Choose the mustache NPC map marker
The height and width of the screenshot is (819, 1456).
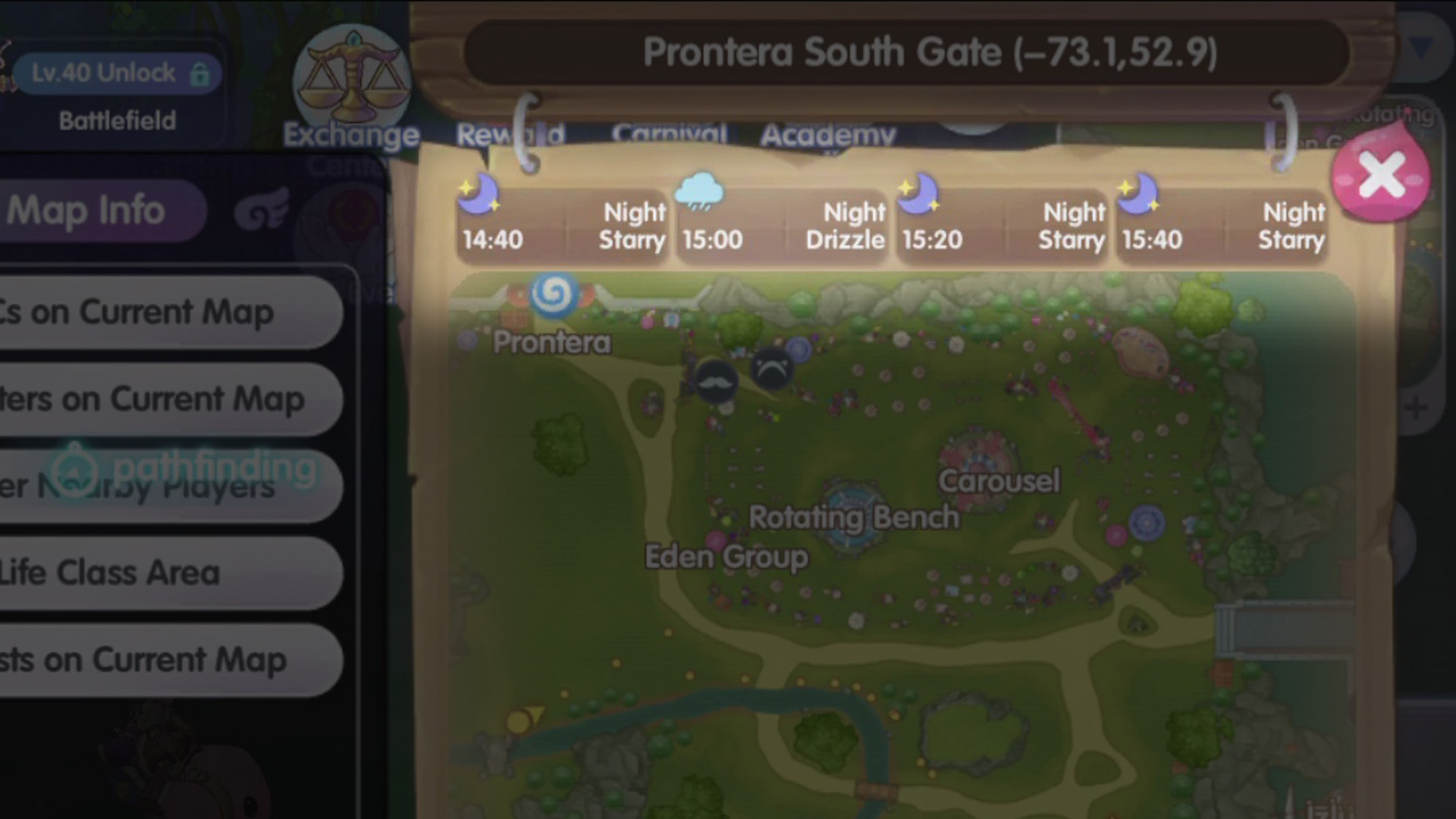point(715,381)
